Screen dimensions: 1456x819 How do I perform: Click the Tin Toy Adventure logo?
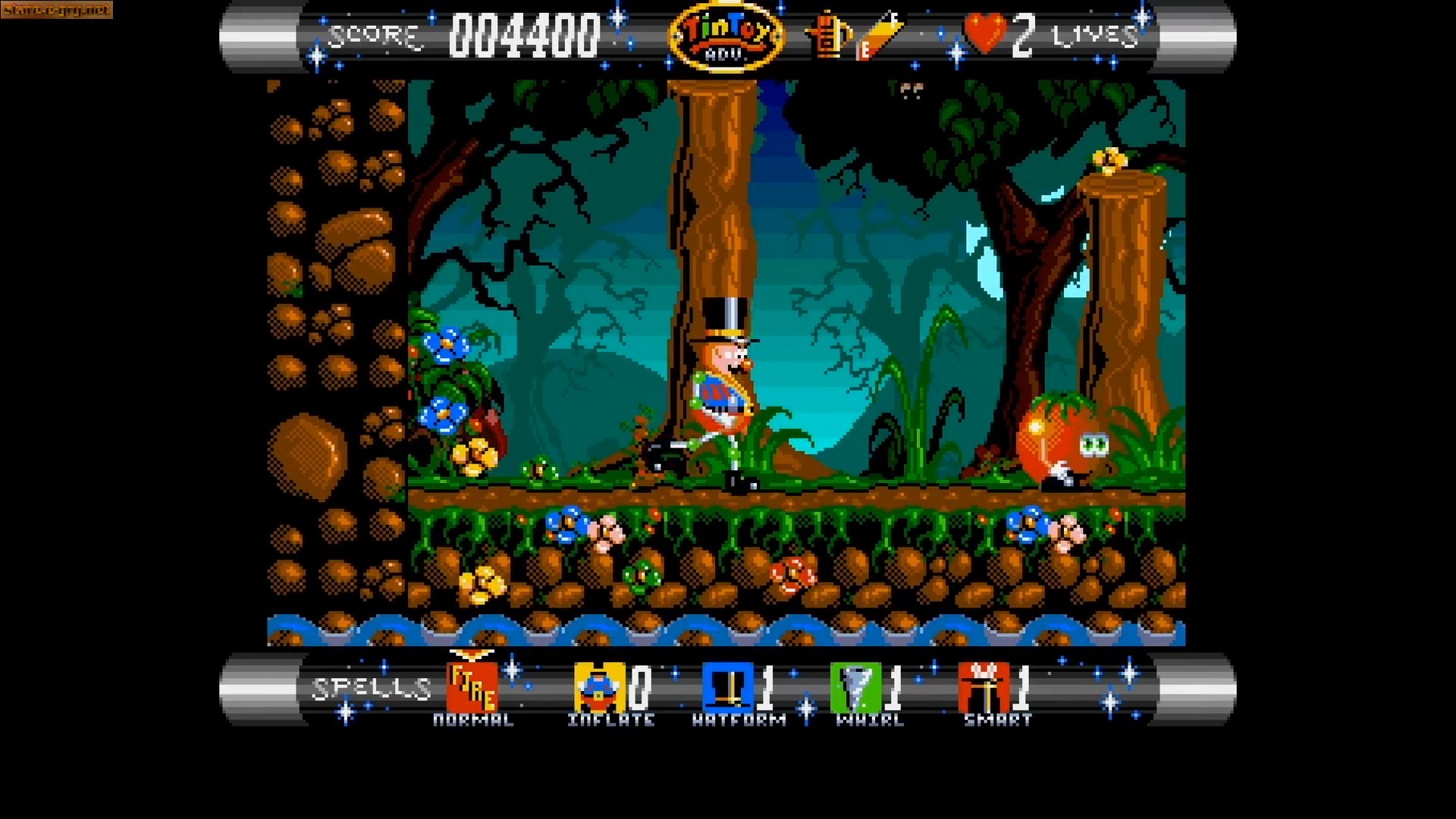point(726,36)
